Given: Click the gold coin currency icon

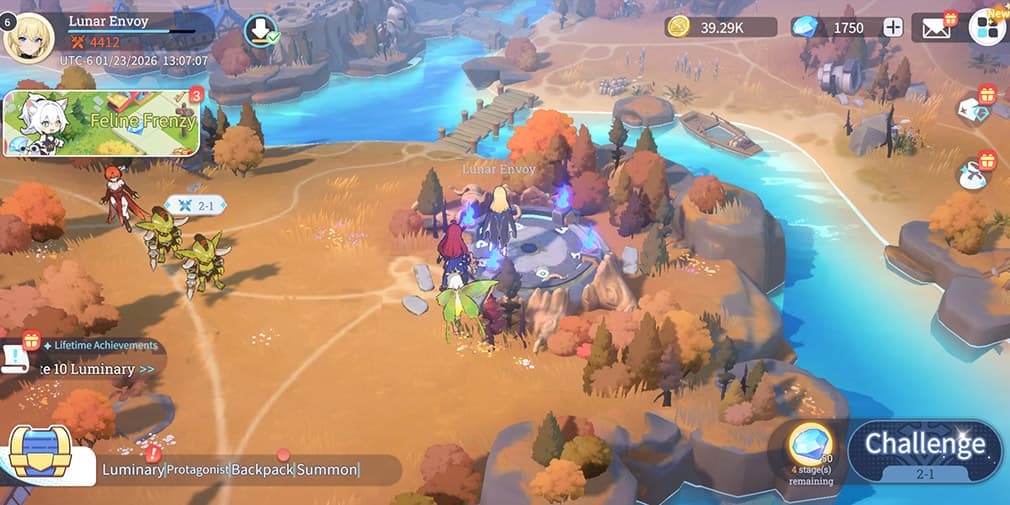Looking at the screenshot, I should tap(680, 27).
